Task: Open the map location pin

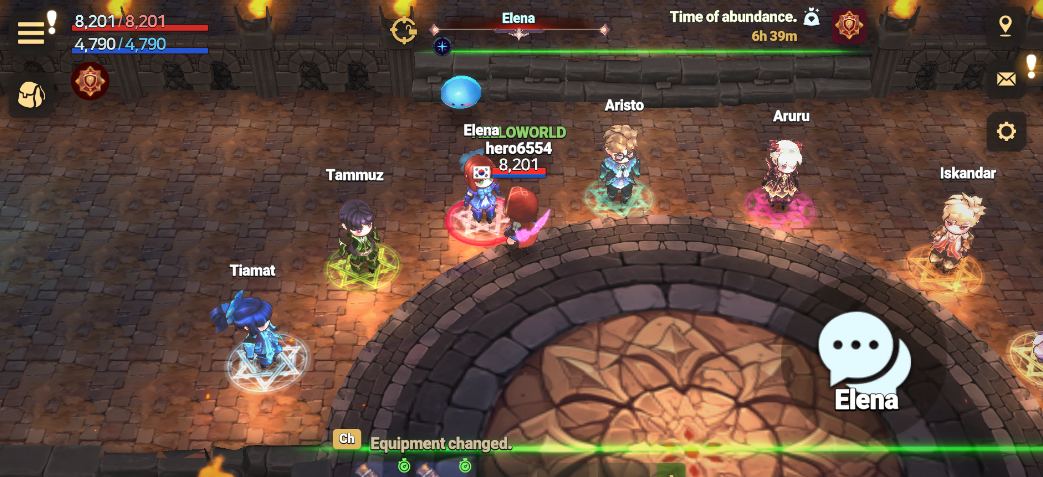Action: pos(1005,24)
